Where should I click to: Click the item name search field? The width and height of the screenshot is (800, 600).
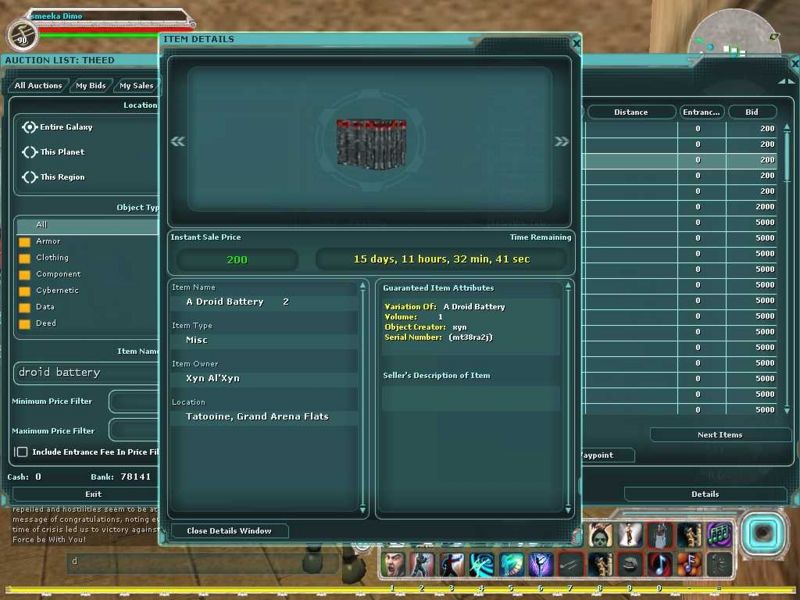tap(86, 373)
